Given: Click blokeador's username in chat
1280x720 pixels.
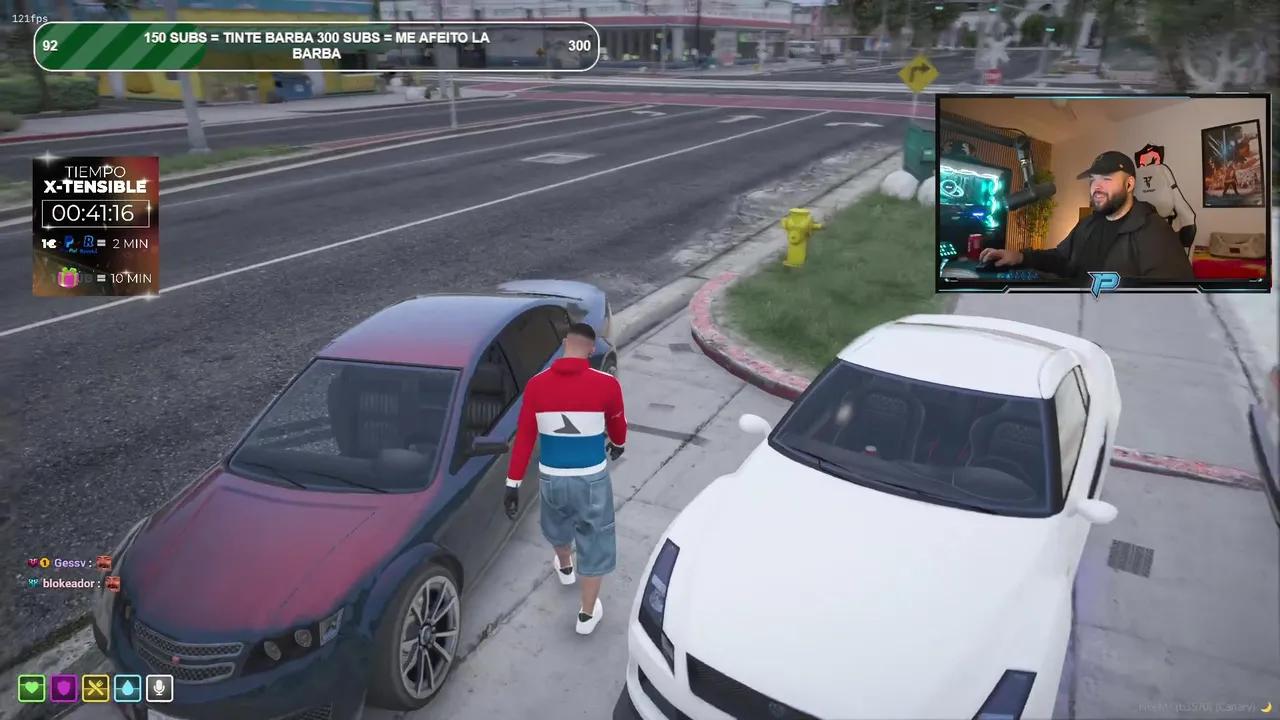Looking at the screenshot, I should pyautogui.click(x=68, y=583).
